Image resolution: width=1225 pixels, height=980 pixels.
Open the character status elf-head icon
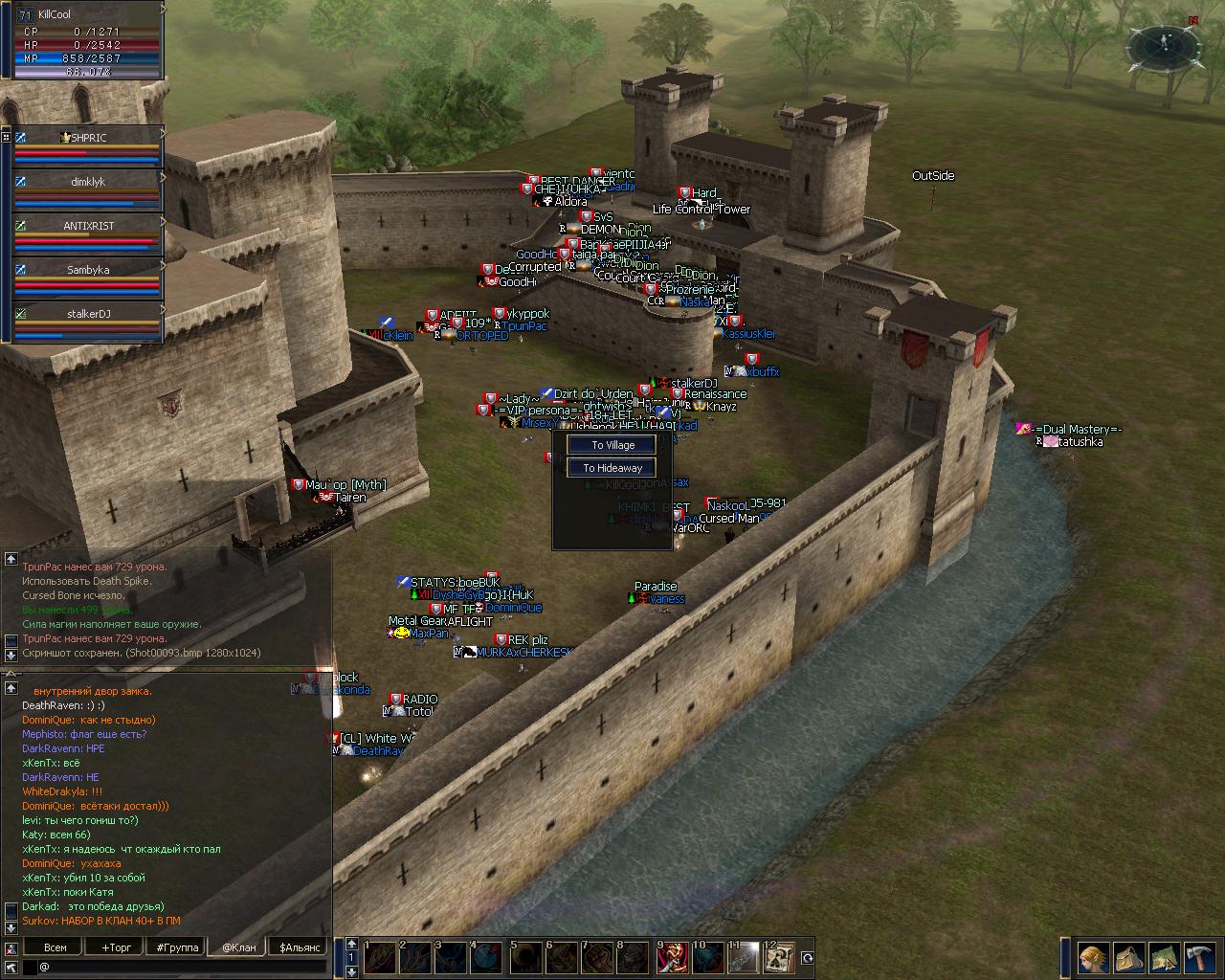(x=1094, y=958)
